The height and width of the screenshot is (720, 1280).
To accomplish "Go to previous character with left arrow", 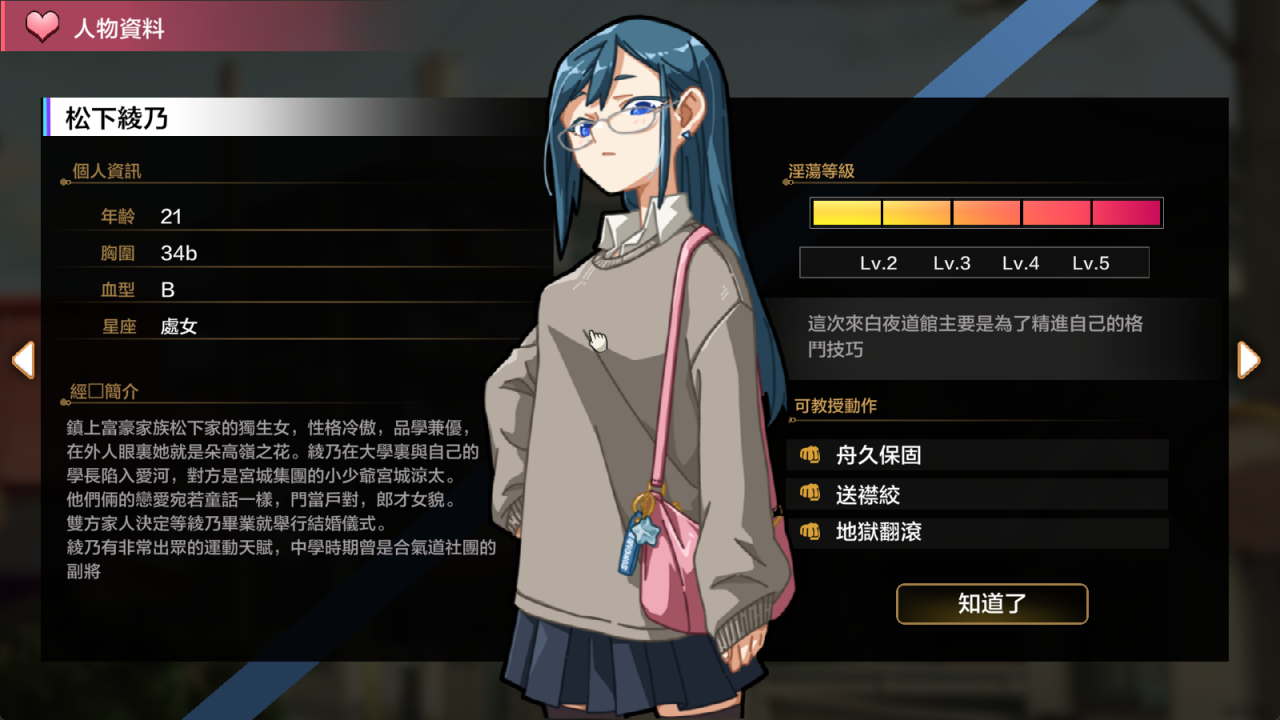I will [23, 360].
